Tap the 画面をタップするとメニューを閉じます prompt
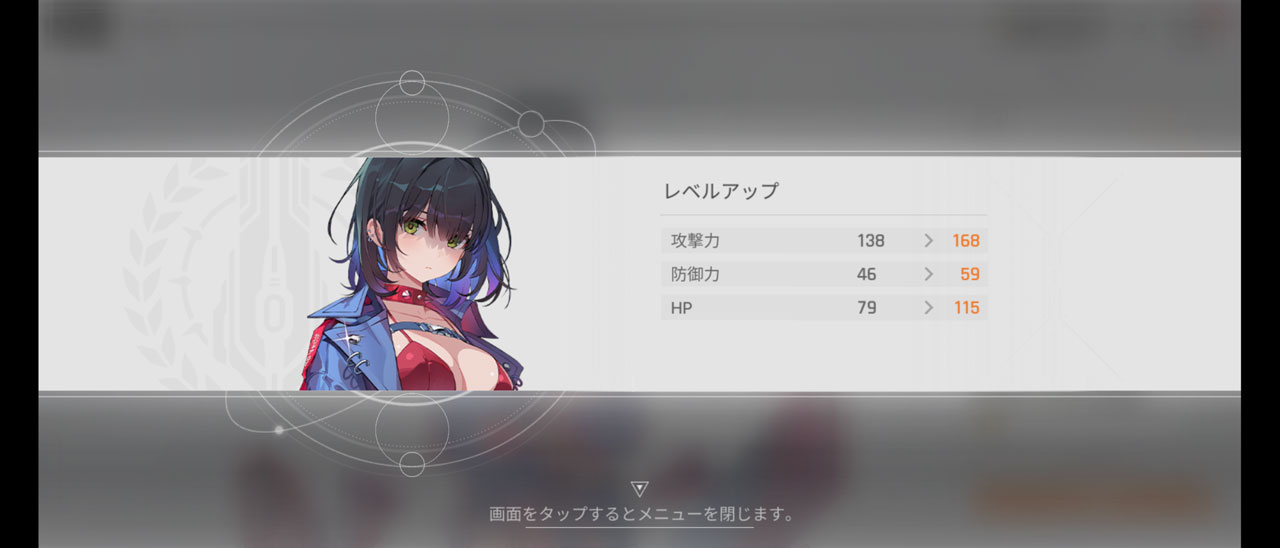The image size is (1280, 548). point(640,515)
